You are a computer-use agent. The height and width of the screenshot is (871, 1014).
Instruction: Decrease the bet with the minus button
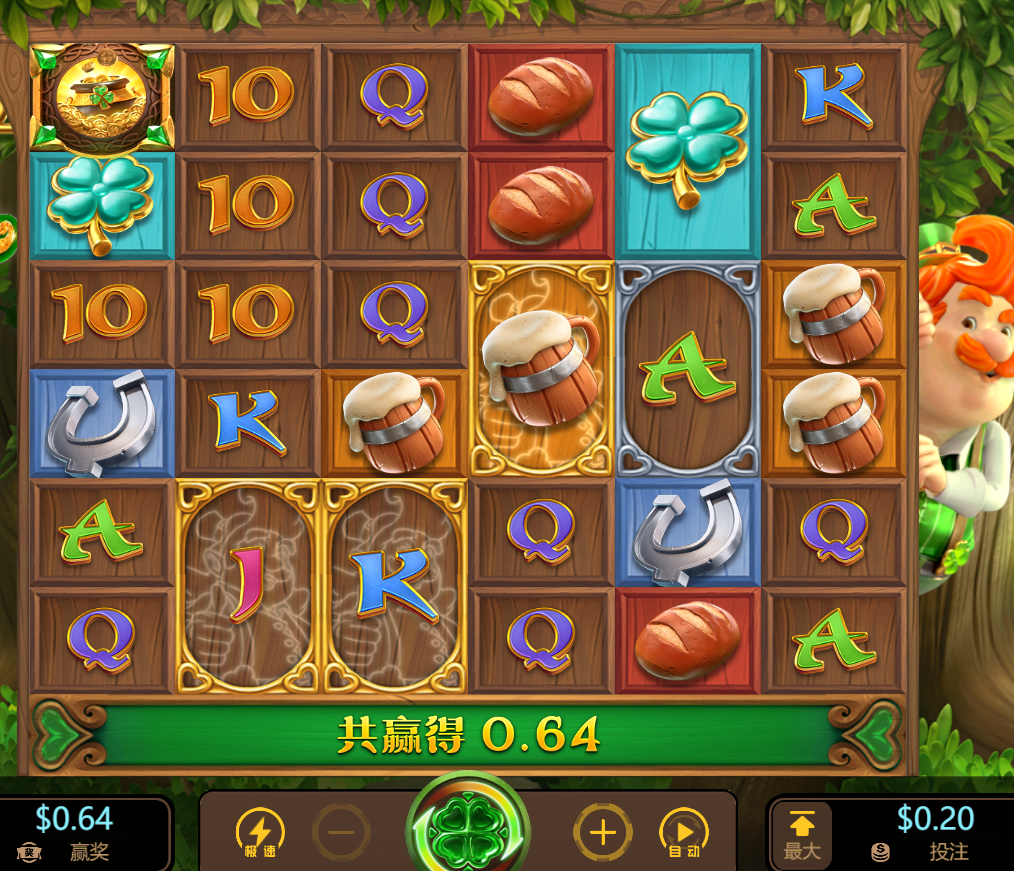[341, 832]
